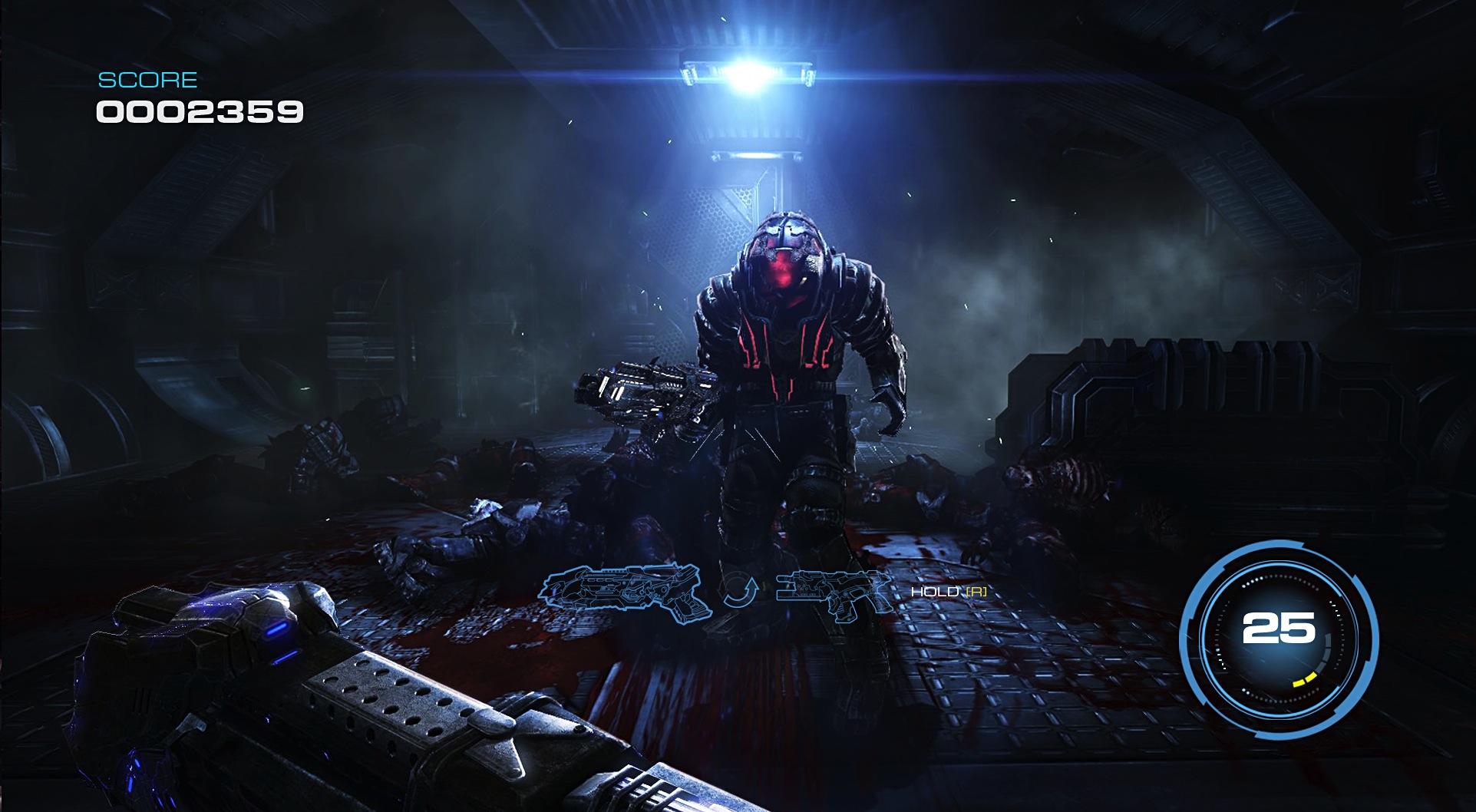Click the circular weapon swap arrow

coord(740,592)
